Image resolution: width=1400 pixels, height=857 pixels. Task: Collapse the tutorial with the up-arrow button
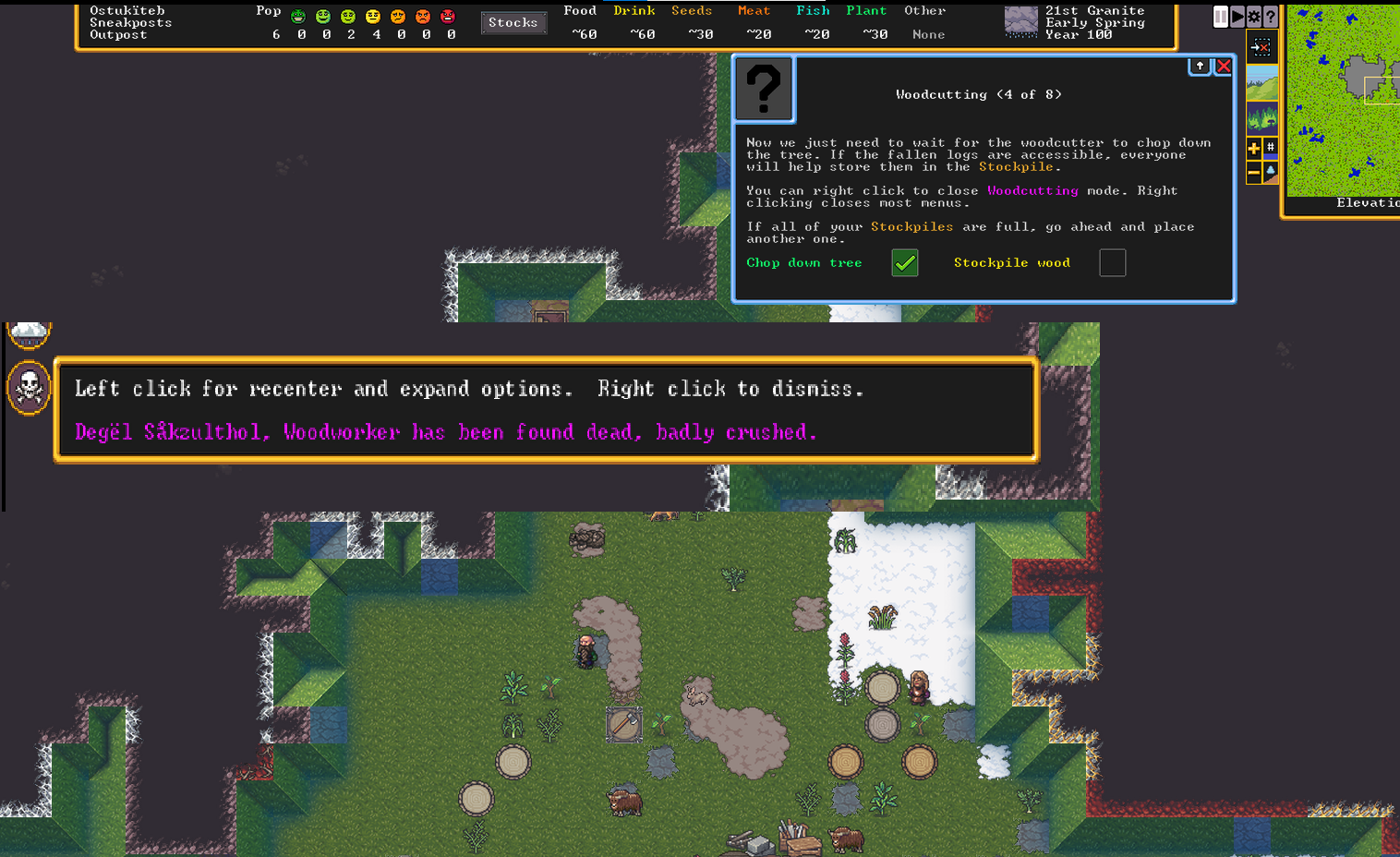(x=1200, y=66)
